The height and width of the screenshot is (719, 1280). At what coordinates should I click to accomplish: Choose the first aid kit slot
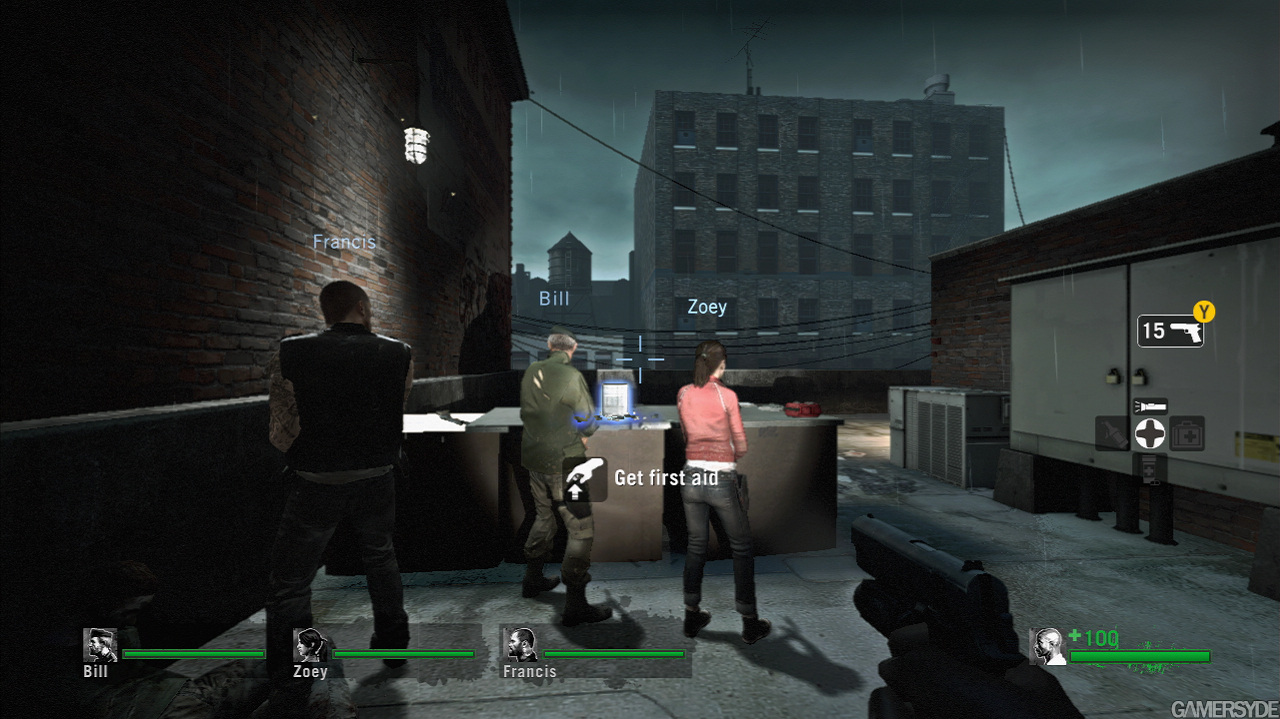(x=1187, y=433)
